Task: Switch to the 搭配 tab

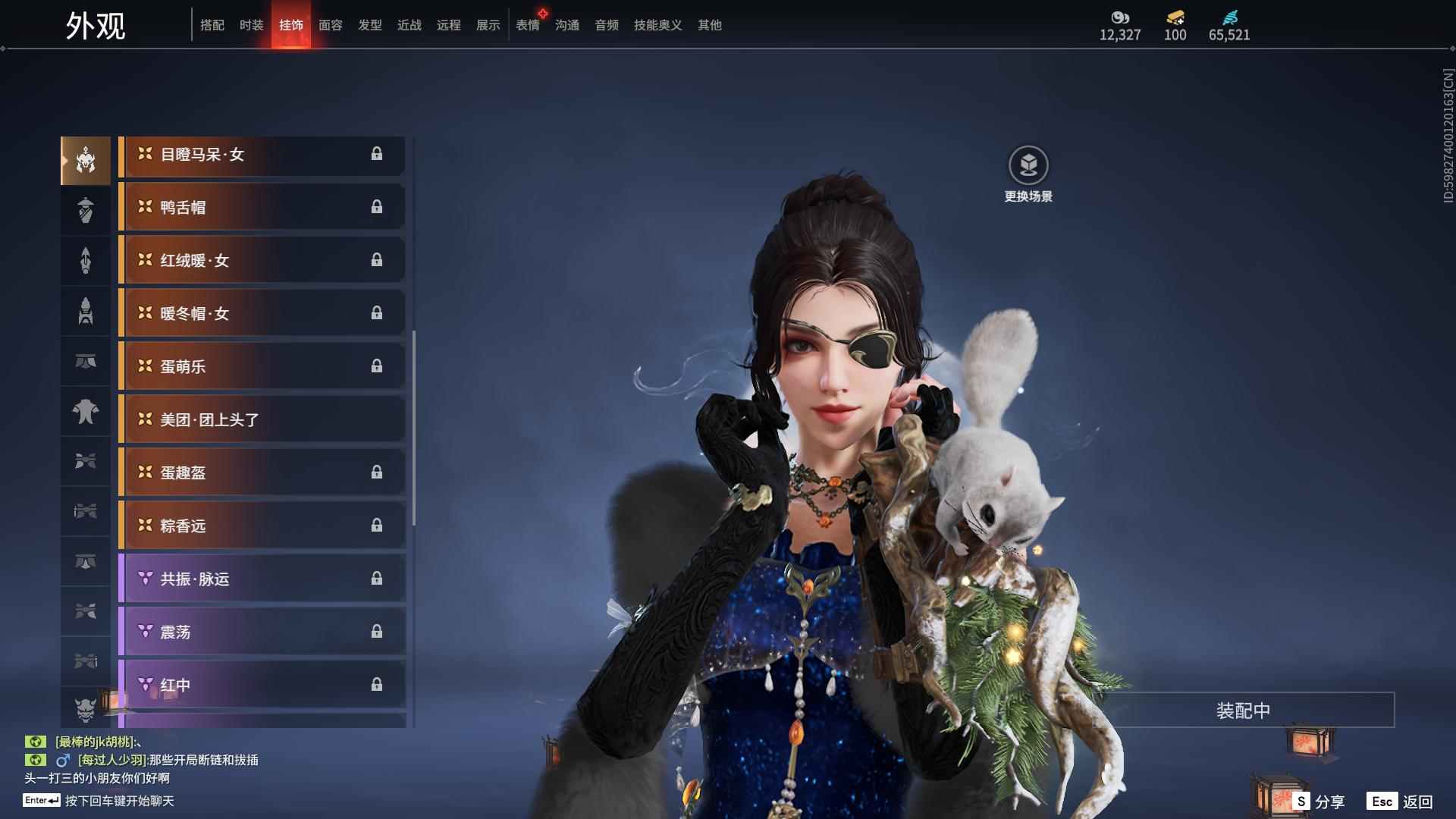Action: pyautogui.click(x=212, y=25)
